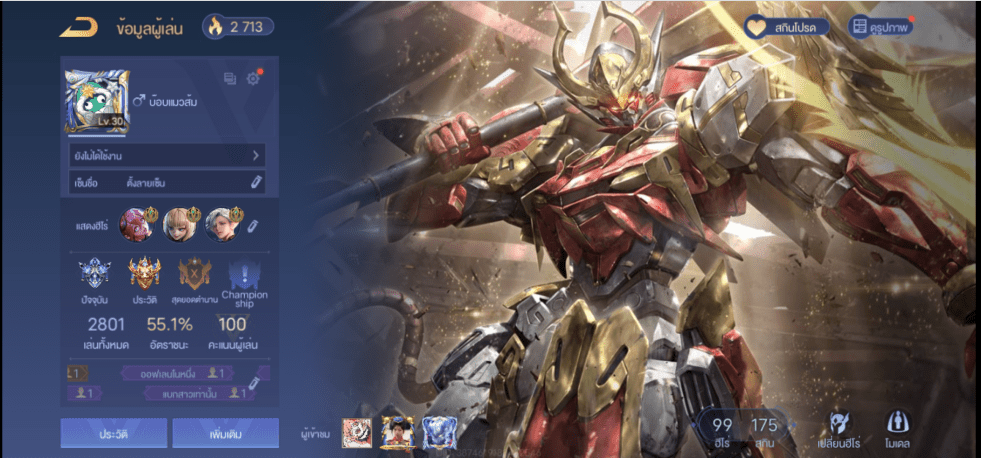Edit the showcased heroes list
This screenshot has height=458, width=981.
[253, 226]
